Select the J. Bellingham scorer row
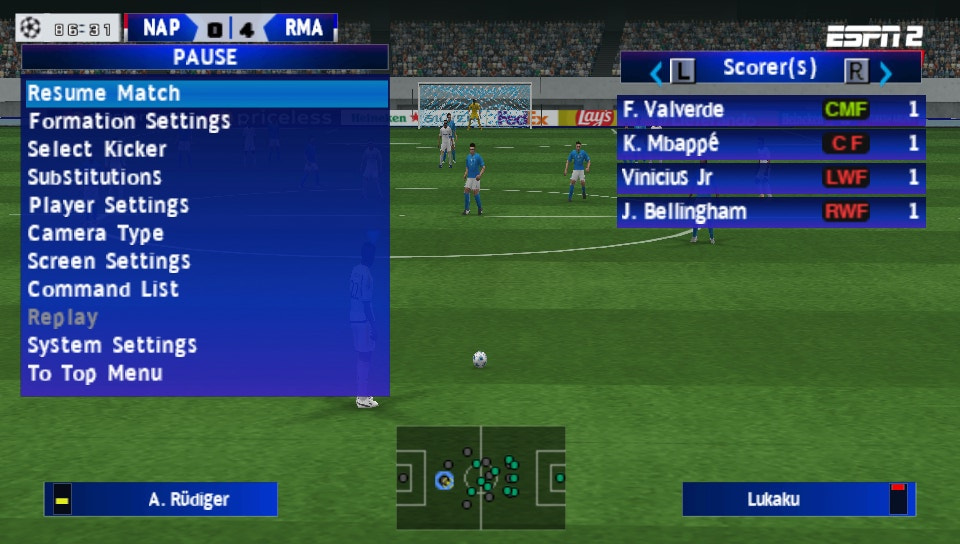The image size is (960, 544). pyautogui.click(x=770, y=212)
